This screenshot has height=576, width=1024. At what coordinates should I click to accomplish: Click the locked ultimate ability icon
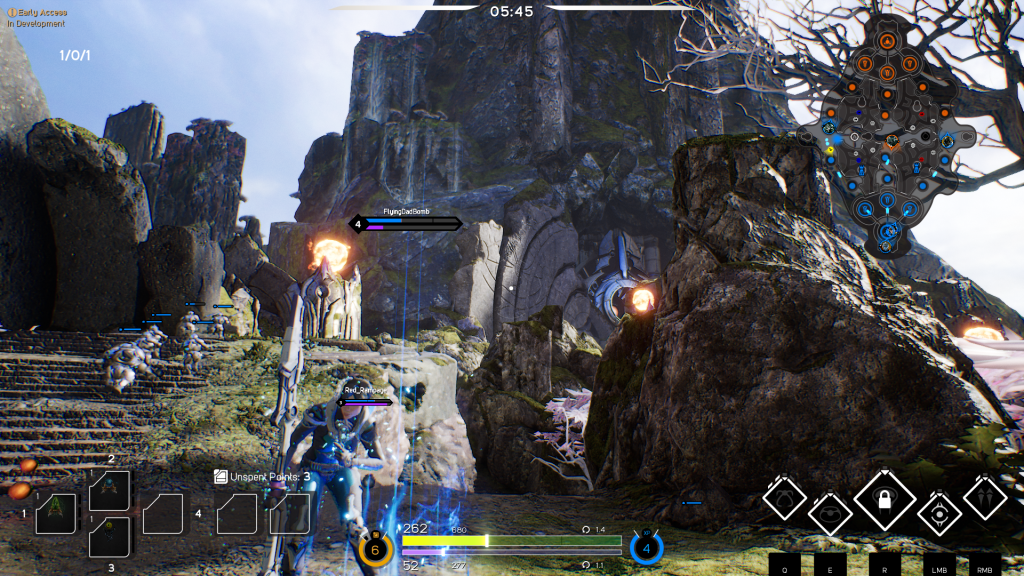coord(884,498)
